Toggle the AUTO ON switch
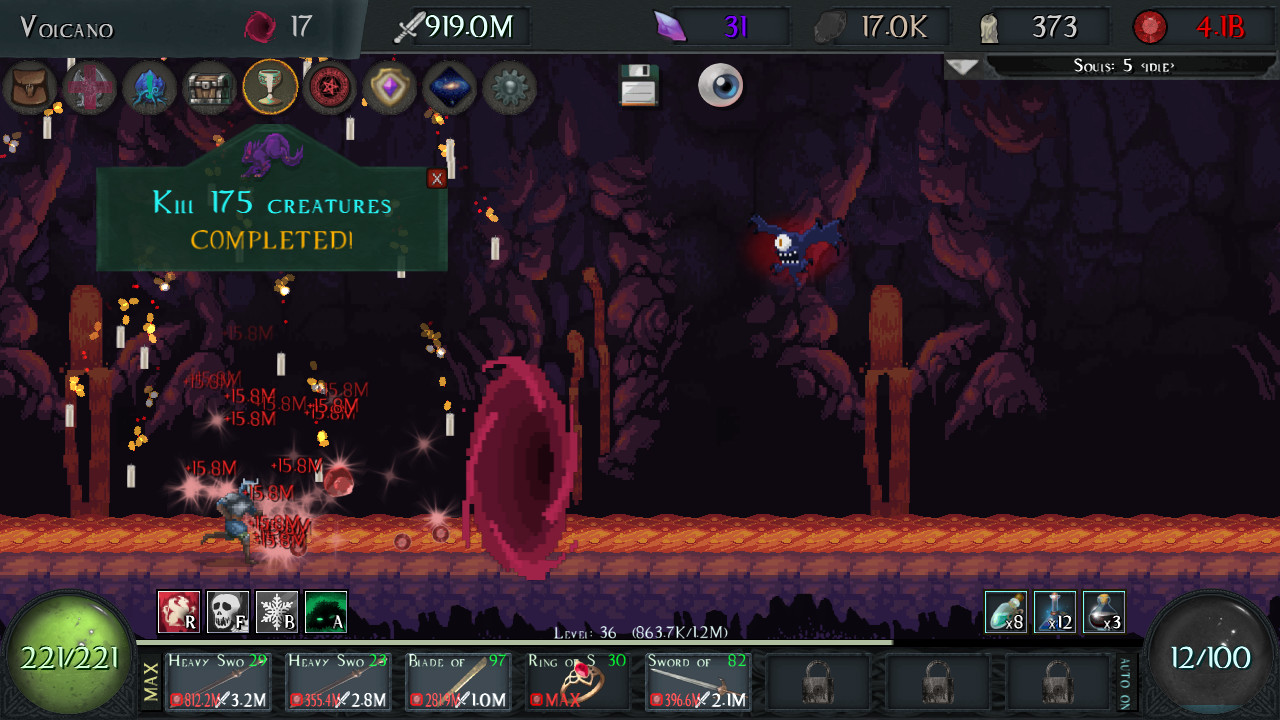 pyautogui.click(x=1124, y=683)
